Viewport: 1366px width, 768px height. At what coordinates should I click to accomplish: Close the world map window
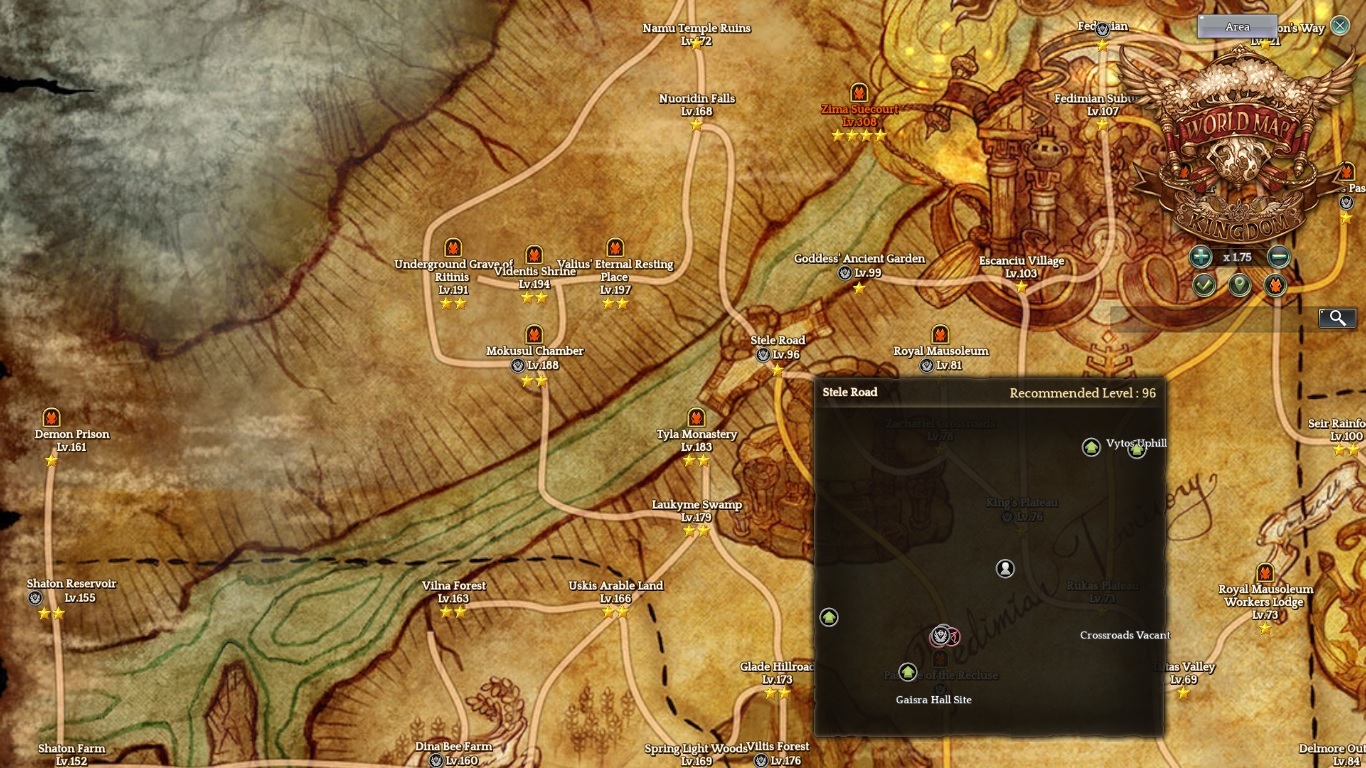(1340, 25)
